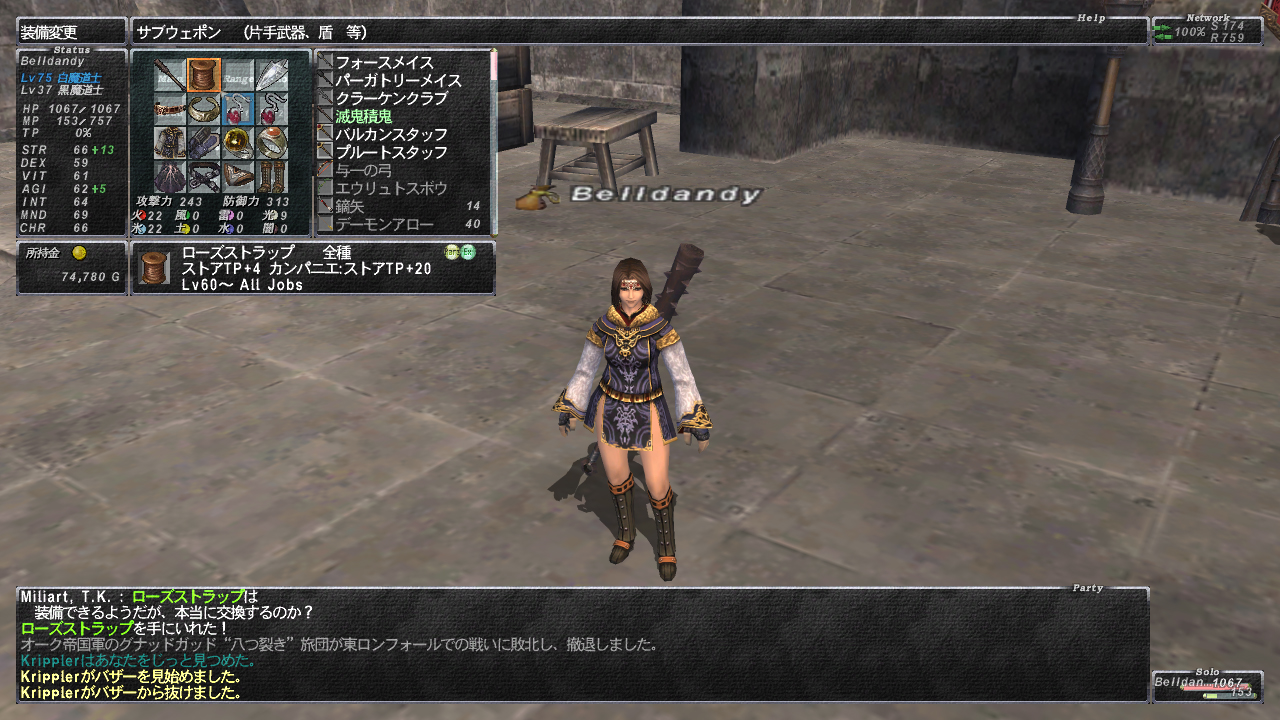The image size is (1280, 720).
Task: Pick バルカンスタッフ in the weapon list
Action: (x=391, y=134)
